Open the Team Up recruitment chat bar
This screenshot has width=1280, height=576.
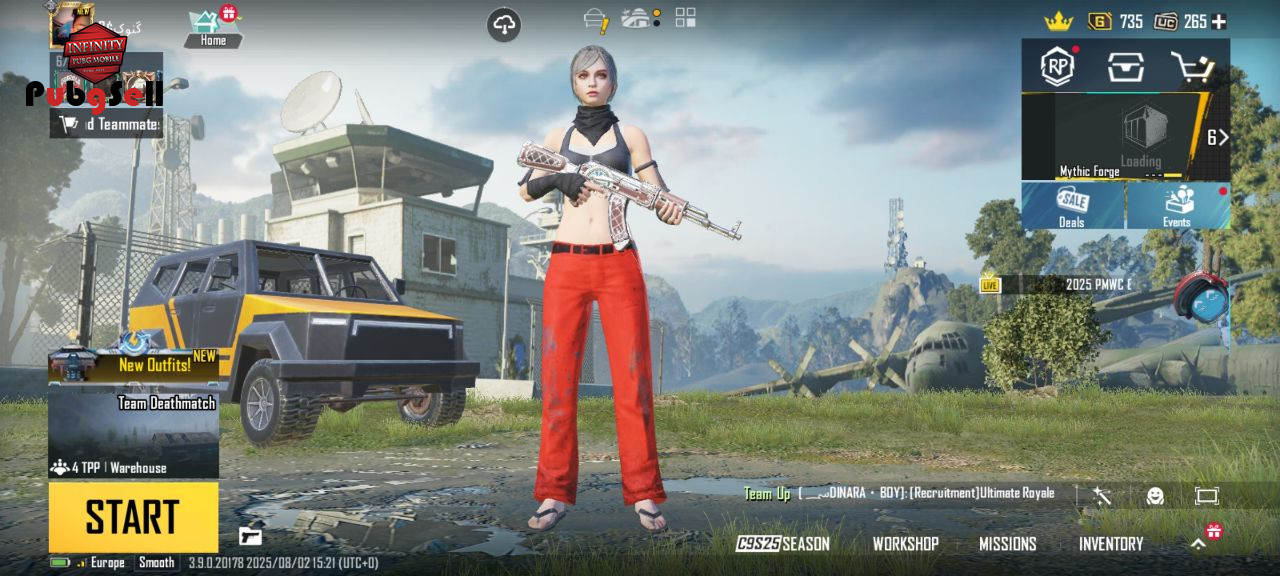coord(900,494)
